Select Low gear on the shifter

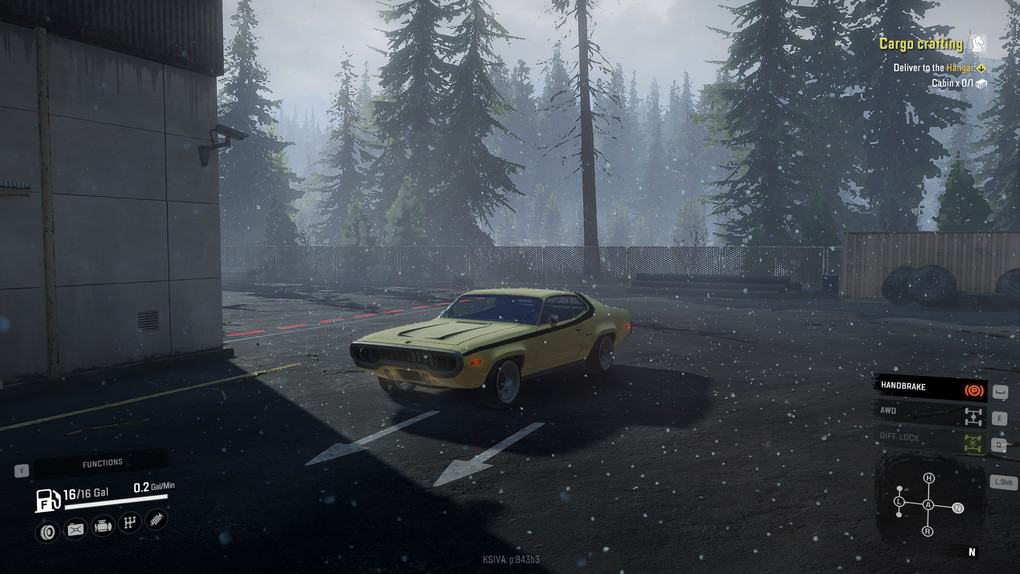point(899,500)
